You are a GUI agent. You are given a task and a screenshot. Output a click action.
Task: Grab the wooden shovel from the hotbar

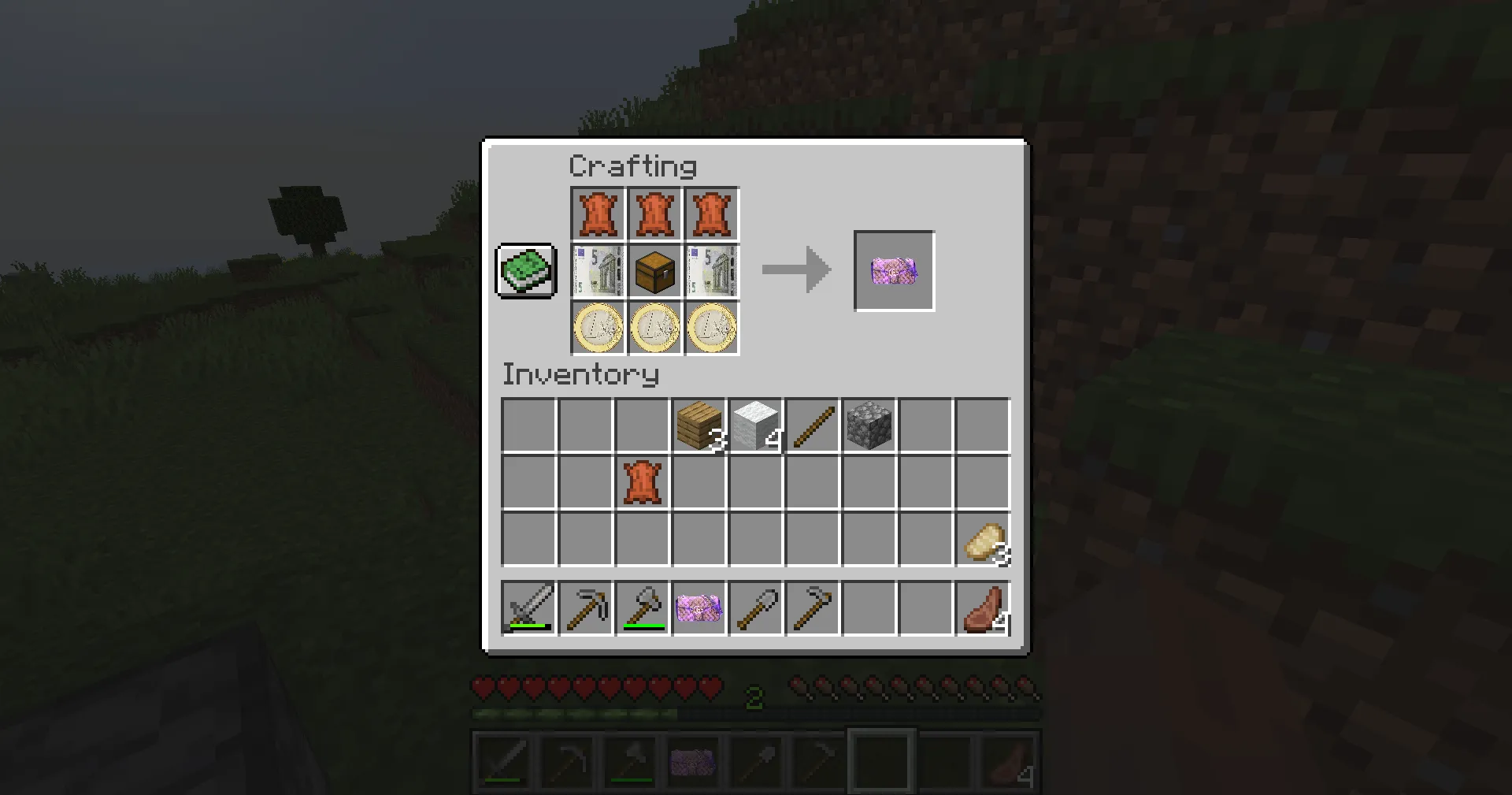[x=755, y=607]
